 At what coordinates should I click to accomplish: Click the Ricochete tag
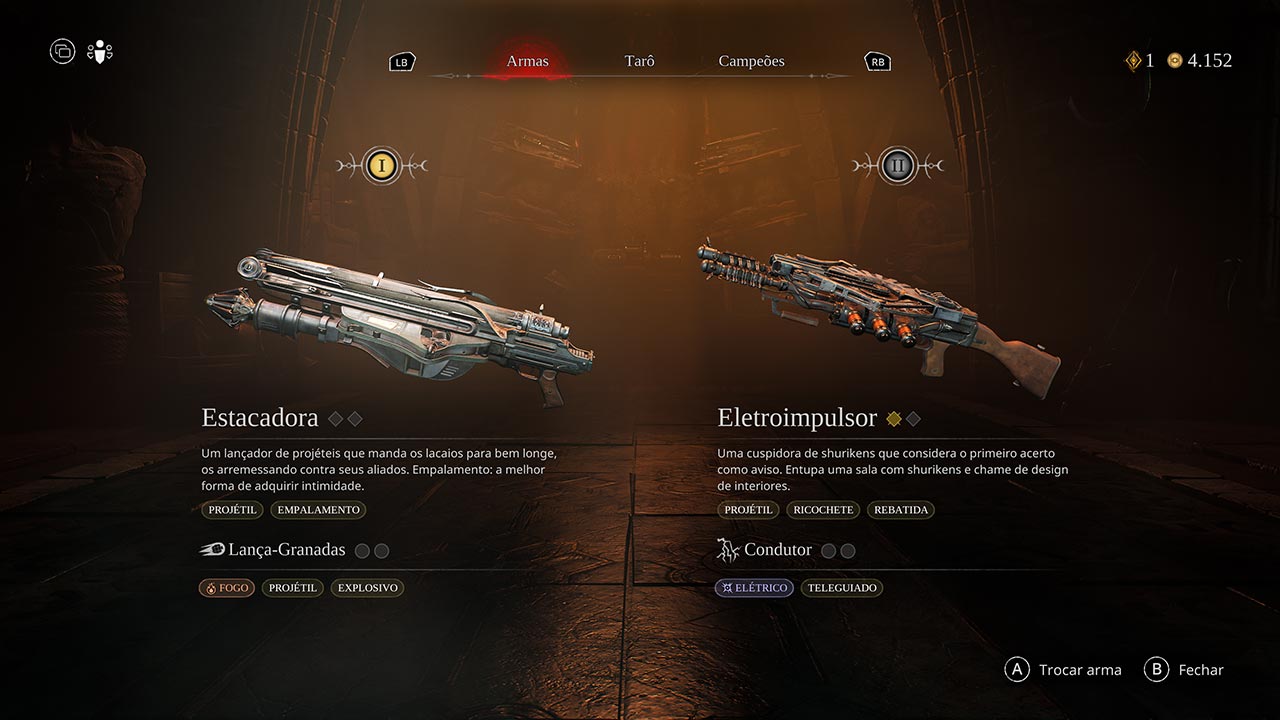click(823, 510)
